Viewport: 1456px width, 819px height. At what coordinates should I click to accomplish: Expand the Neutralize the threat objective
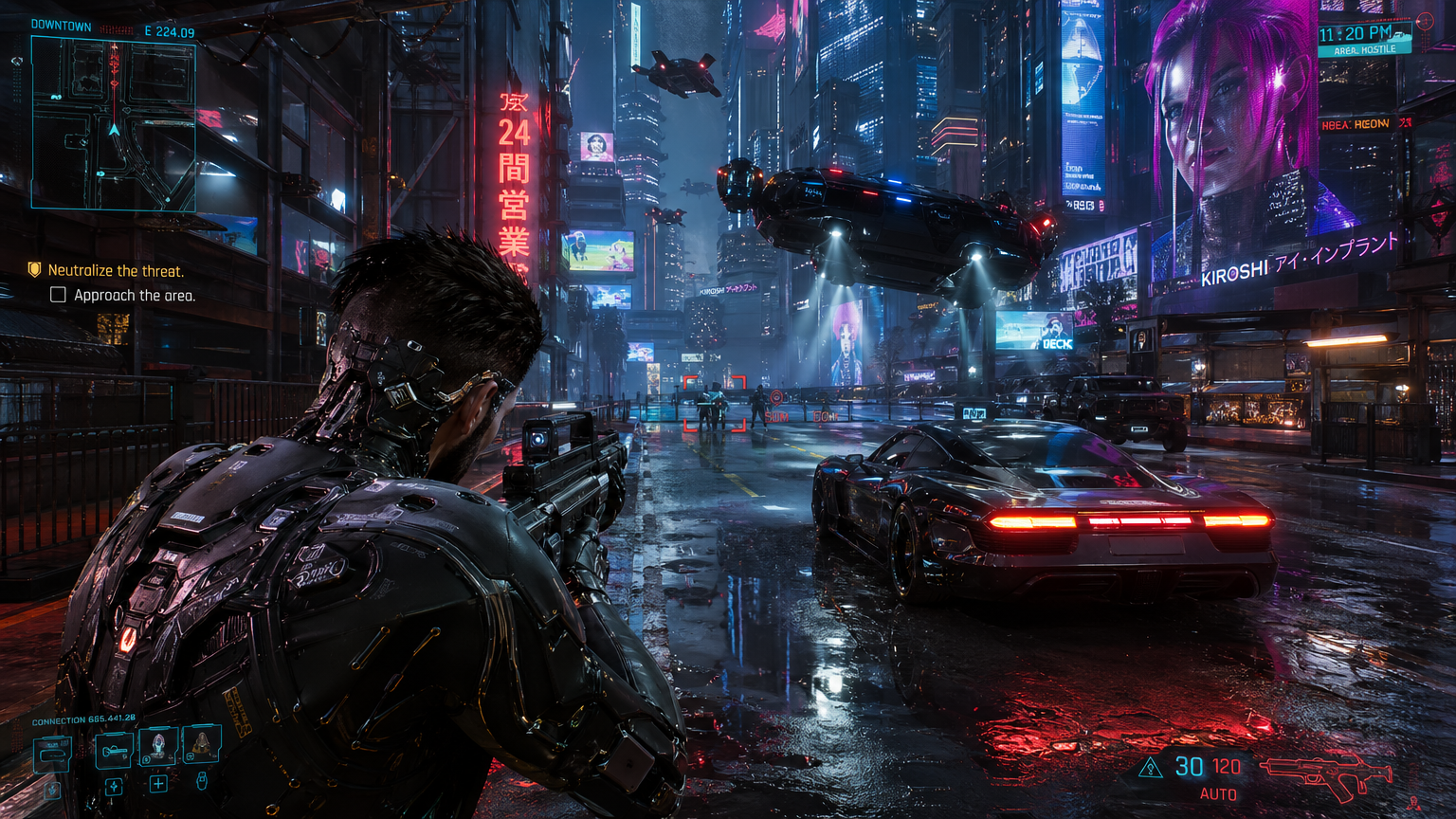click(x=117, y=270)
